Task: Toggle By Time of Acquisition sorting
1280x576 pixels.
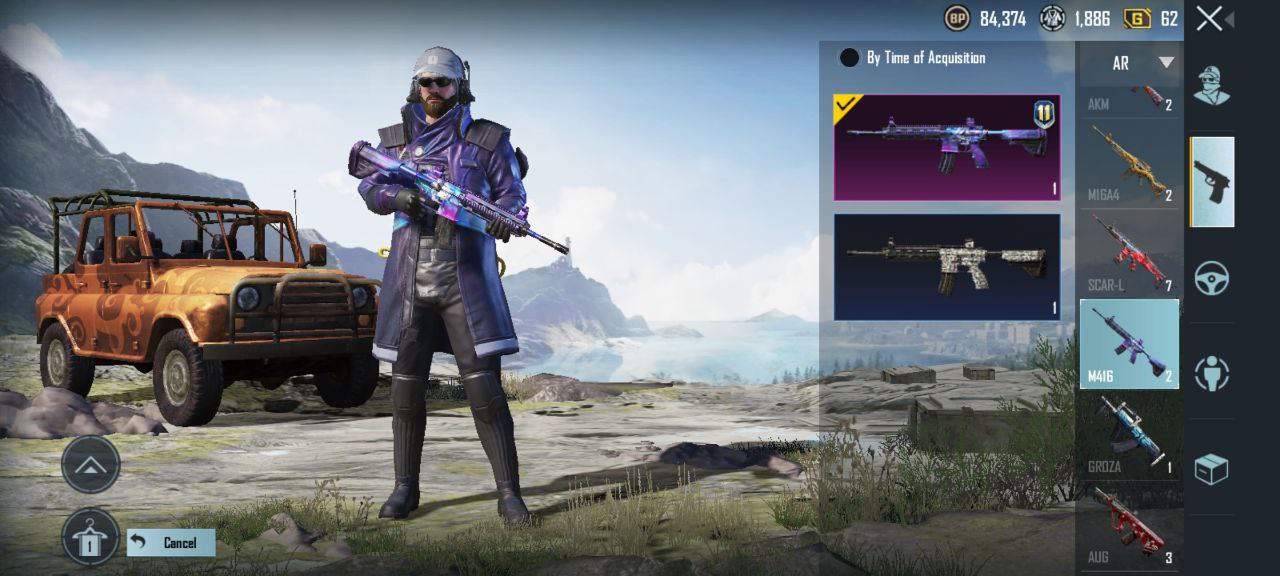Action: (x=849, y=58)
